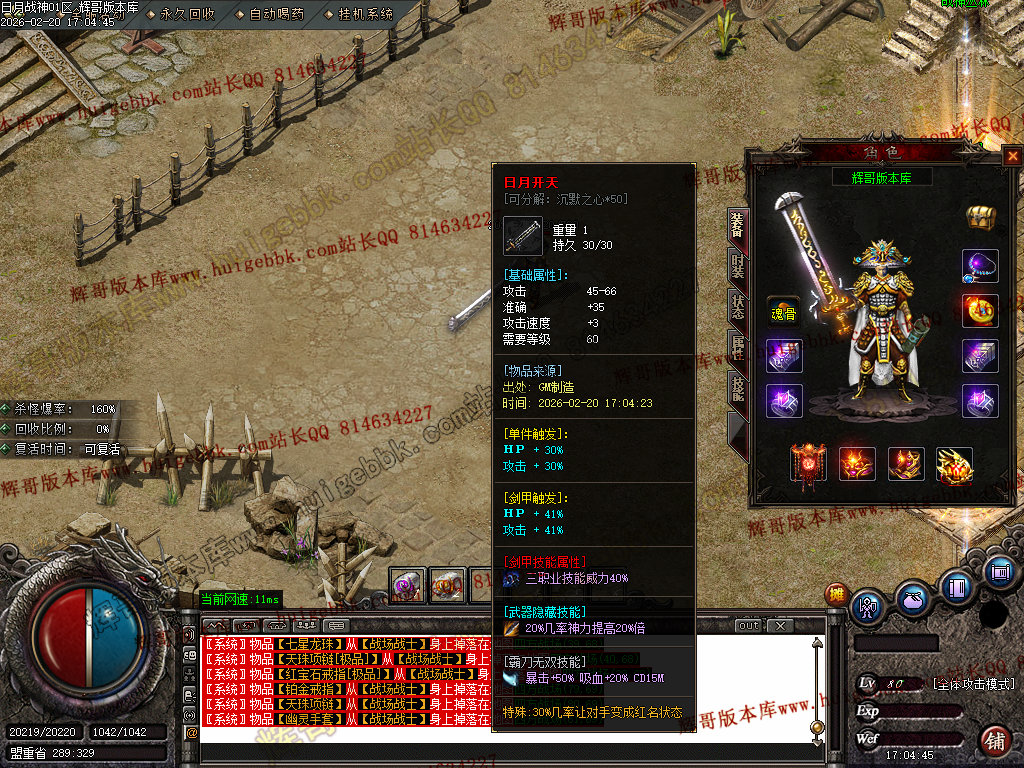Open the 状态 status tab
Viewport: 1024px width, 768px height.
click(737, 307)
